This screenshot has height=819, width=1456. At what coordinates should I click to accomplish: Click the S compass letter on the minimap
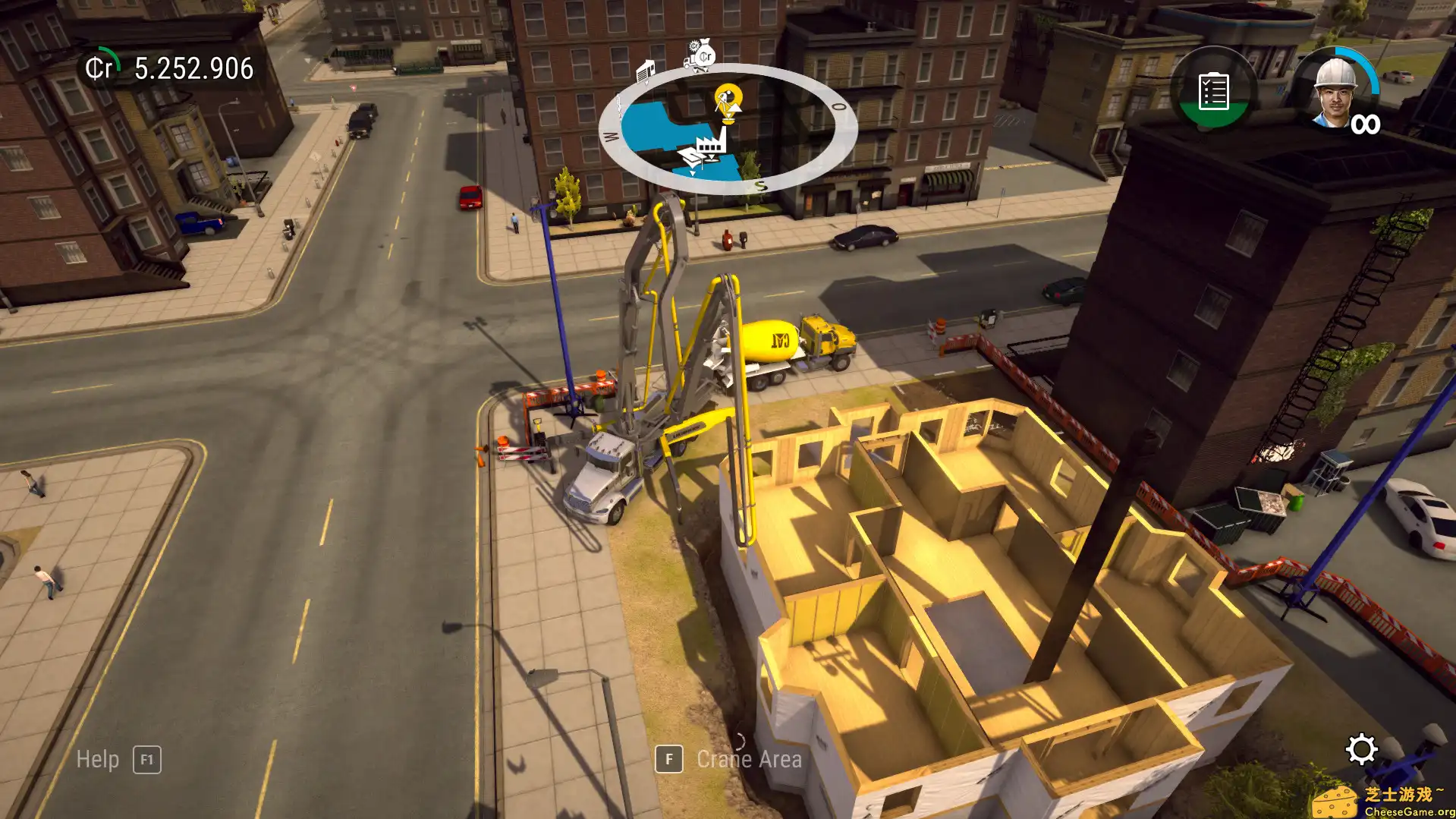click(759, 184)
